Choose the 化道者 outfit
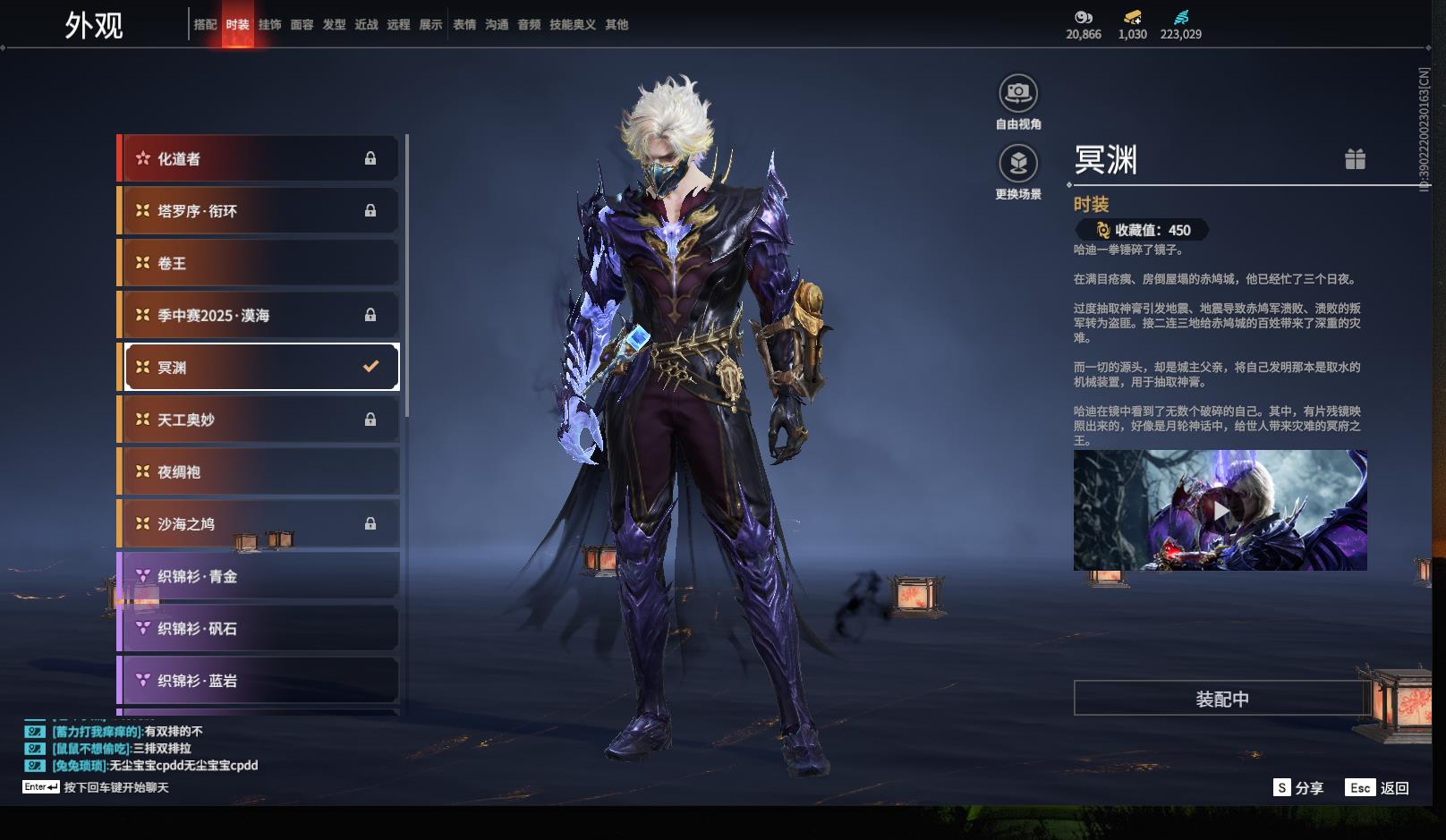 pyautogui.click(x=259, y=158)
